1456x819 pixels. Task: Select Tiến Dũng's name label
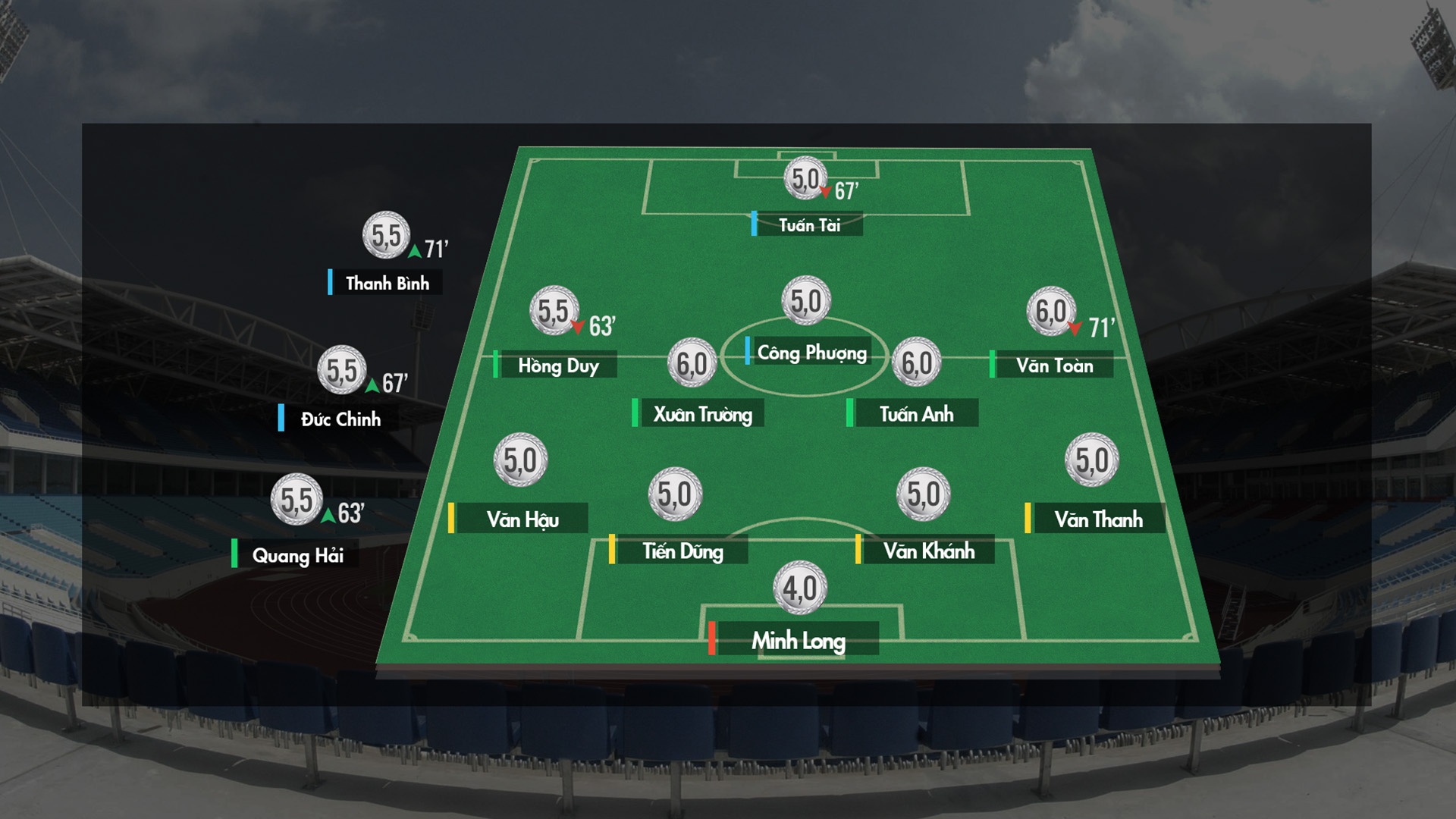point(682,551)
